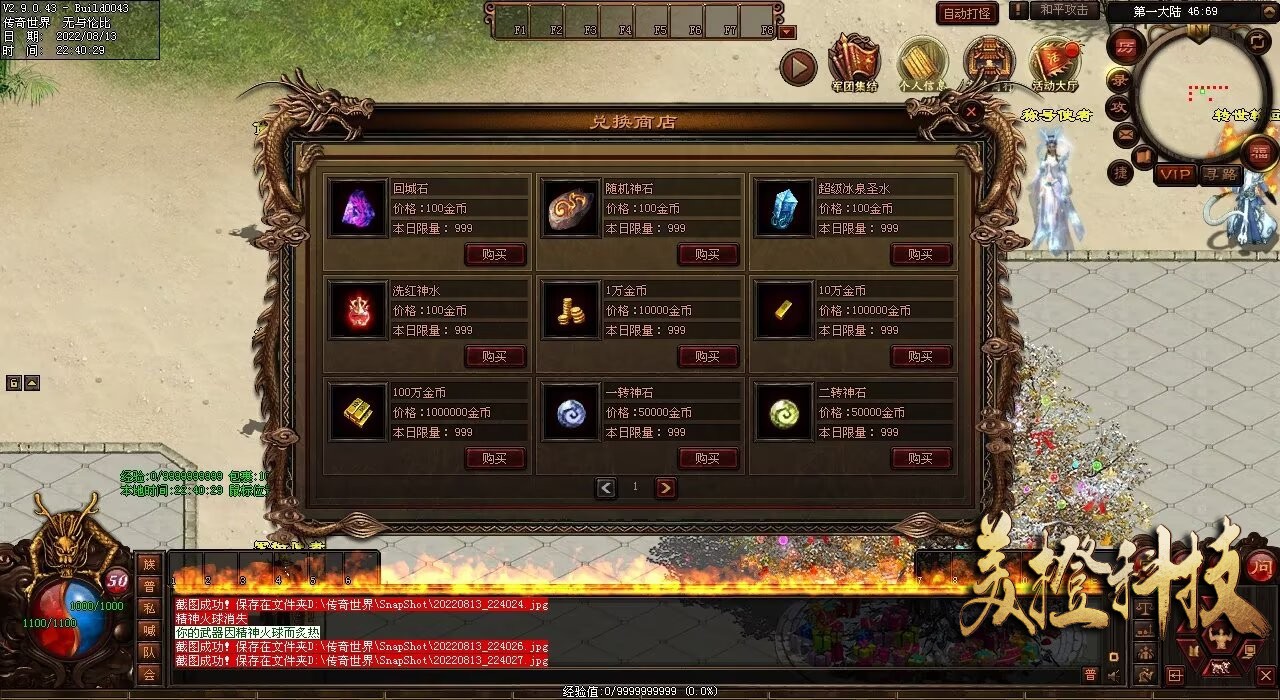Purchase the 洗红神水 item
The height and width of the screenshot is (700, 1280).
494,356
